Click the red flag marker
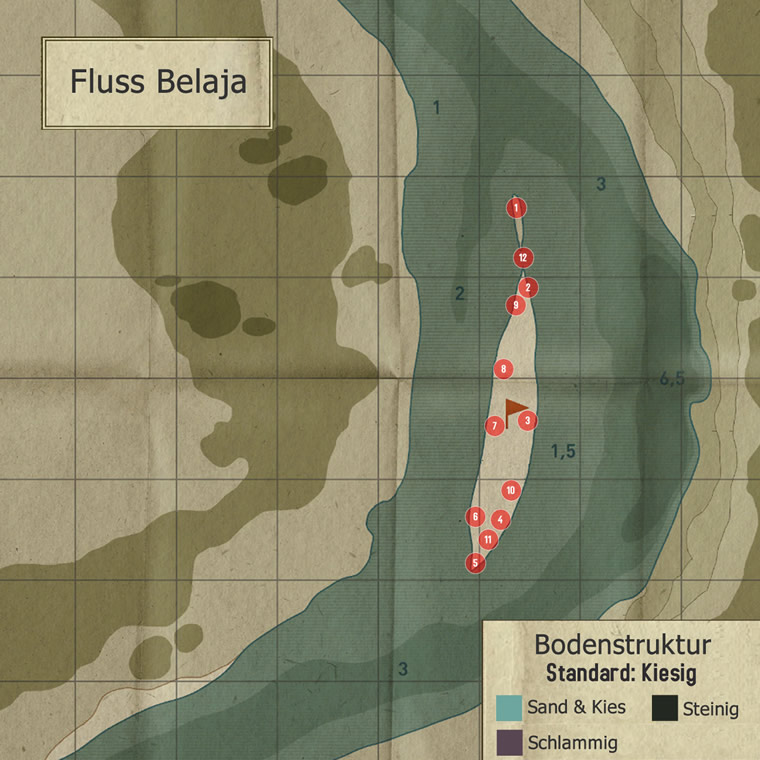 [x=514, y=411]
